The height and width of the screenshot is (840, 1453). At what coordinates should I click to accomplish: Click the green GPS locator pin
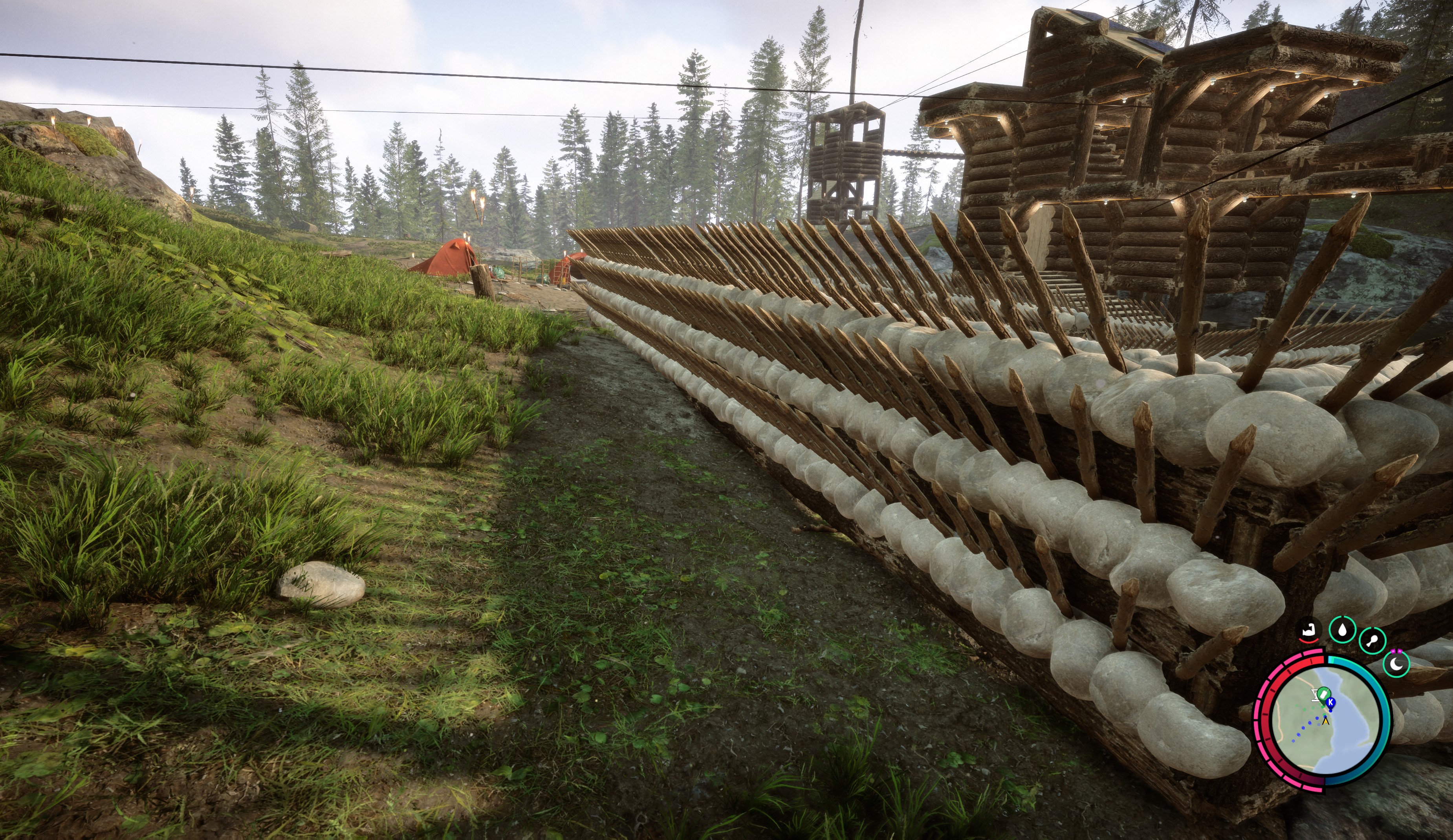coord(1324,693)
